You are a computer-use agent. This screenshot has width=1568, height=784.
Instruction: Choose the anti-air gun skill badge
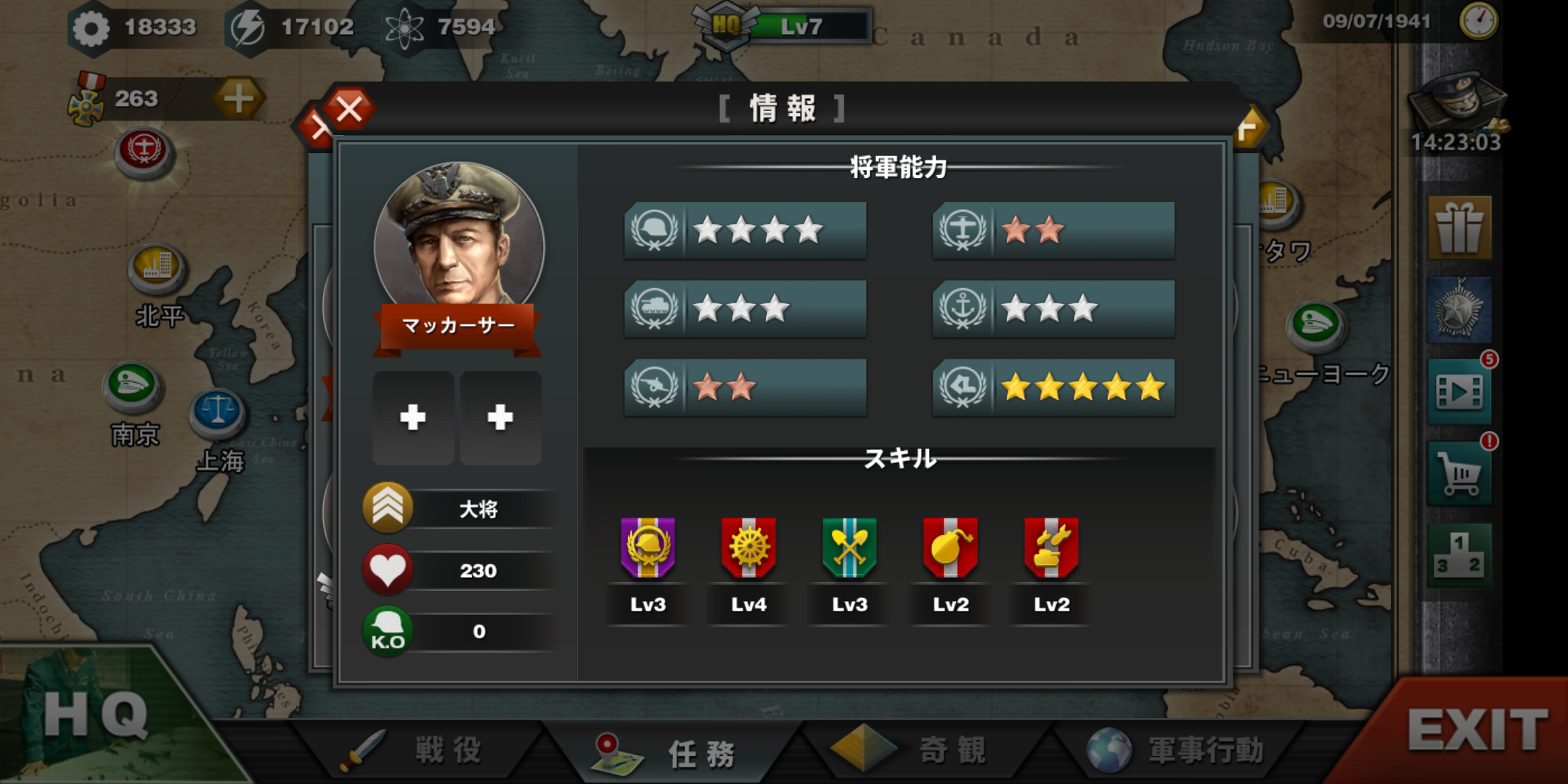pyautogui.click(x=1051, y=549)
